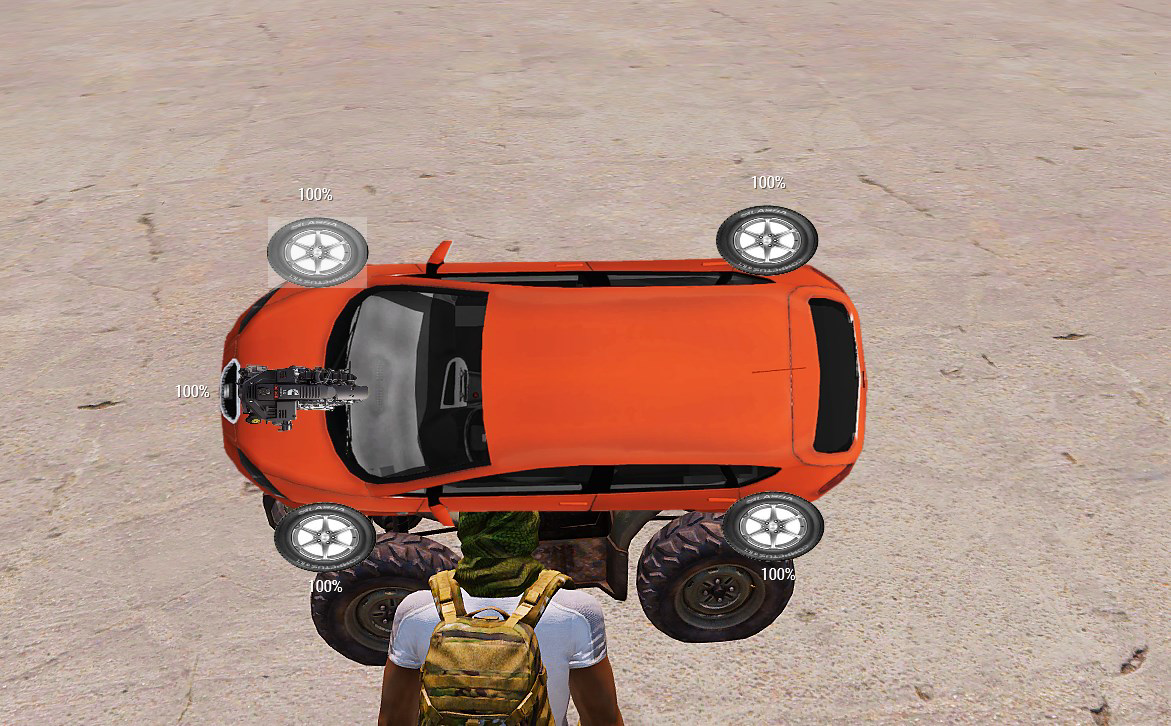
Task: Click the highlighted front wheel icon
Action: [318, 251]
